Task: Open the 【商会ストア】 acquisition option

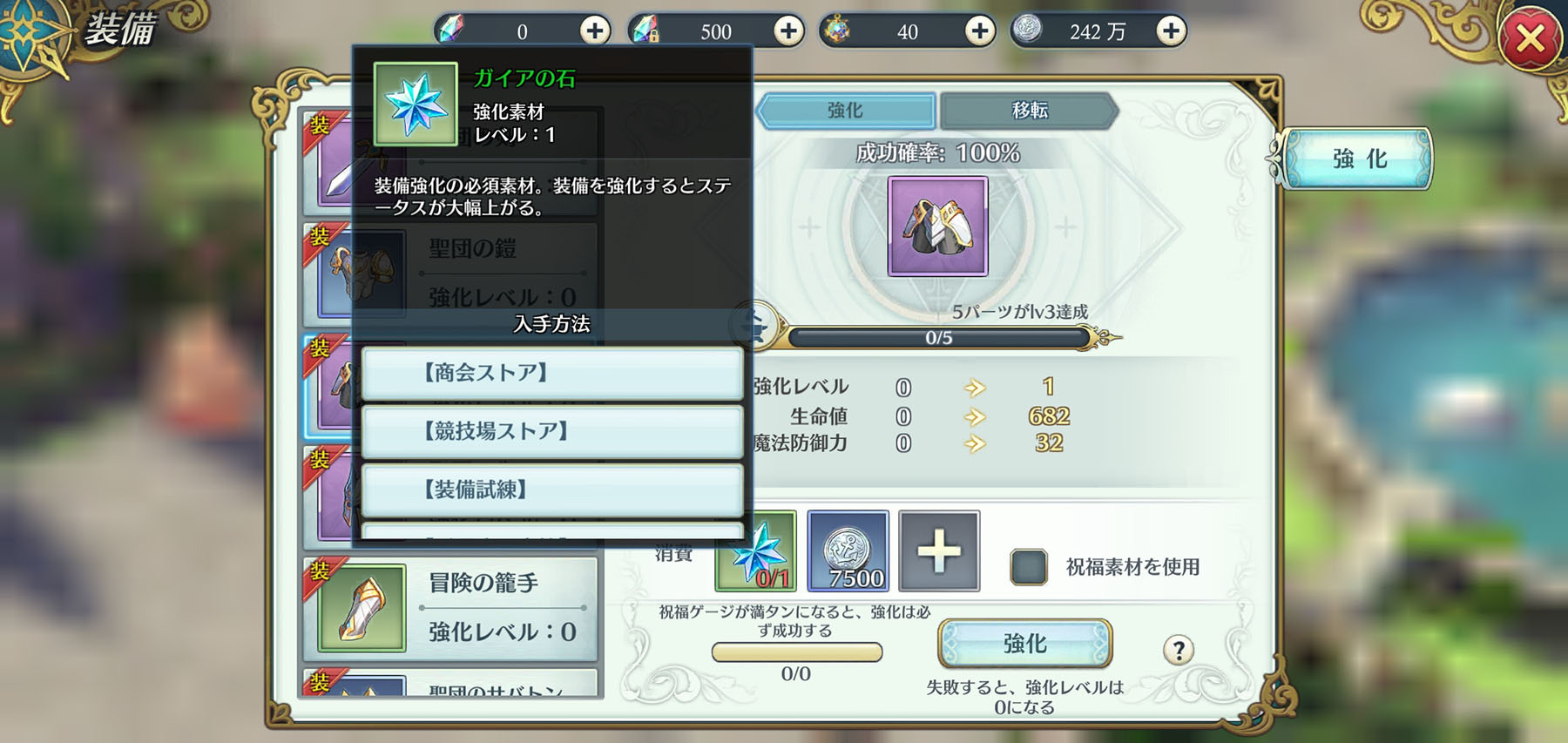Action: point(551,374)
